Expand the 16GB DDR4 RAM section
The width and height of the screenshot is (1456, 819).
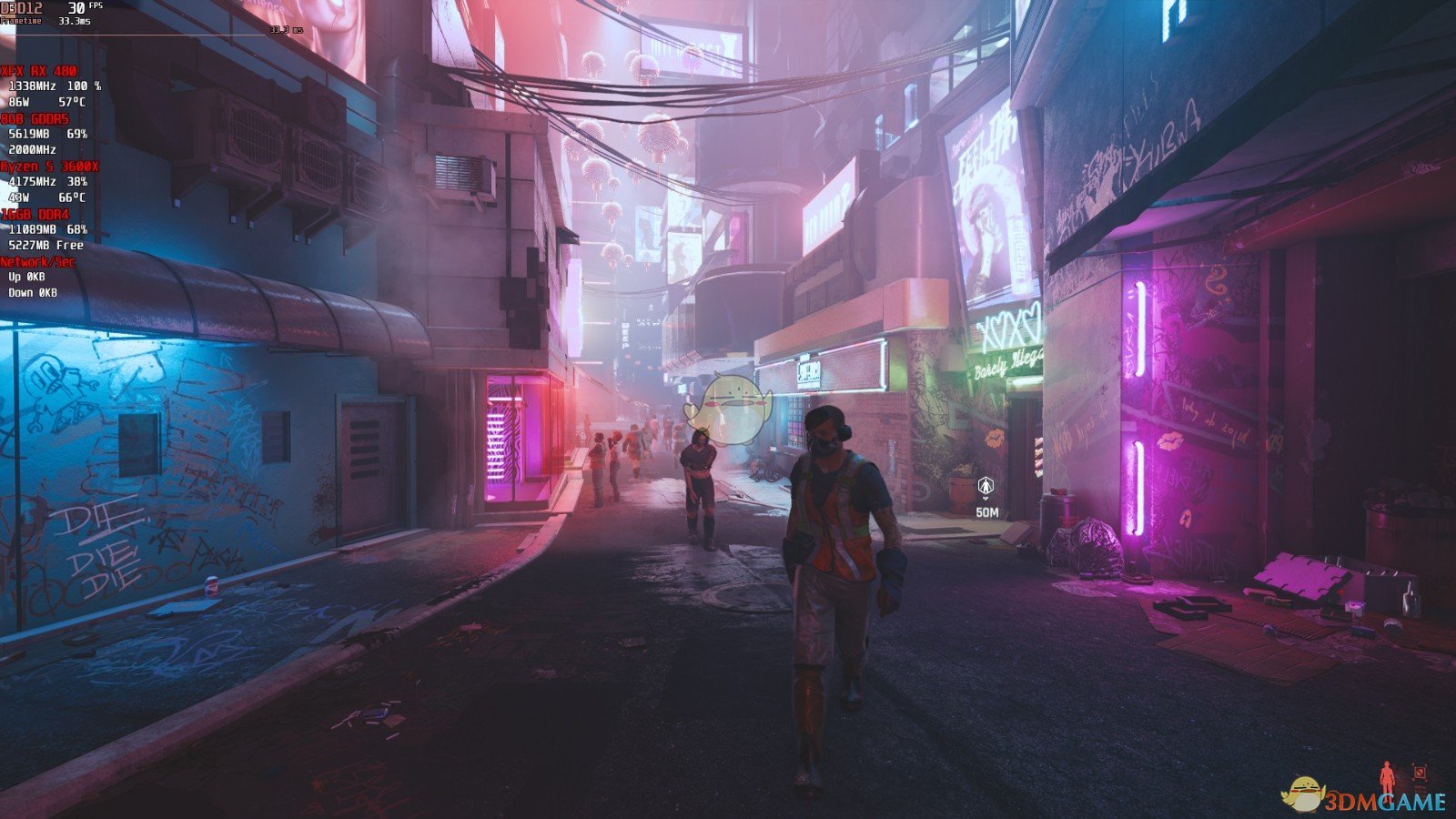[x=35, y=214]
